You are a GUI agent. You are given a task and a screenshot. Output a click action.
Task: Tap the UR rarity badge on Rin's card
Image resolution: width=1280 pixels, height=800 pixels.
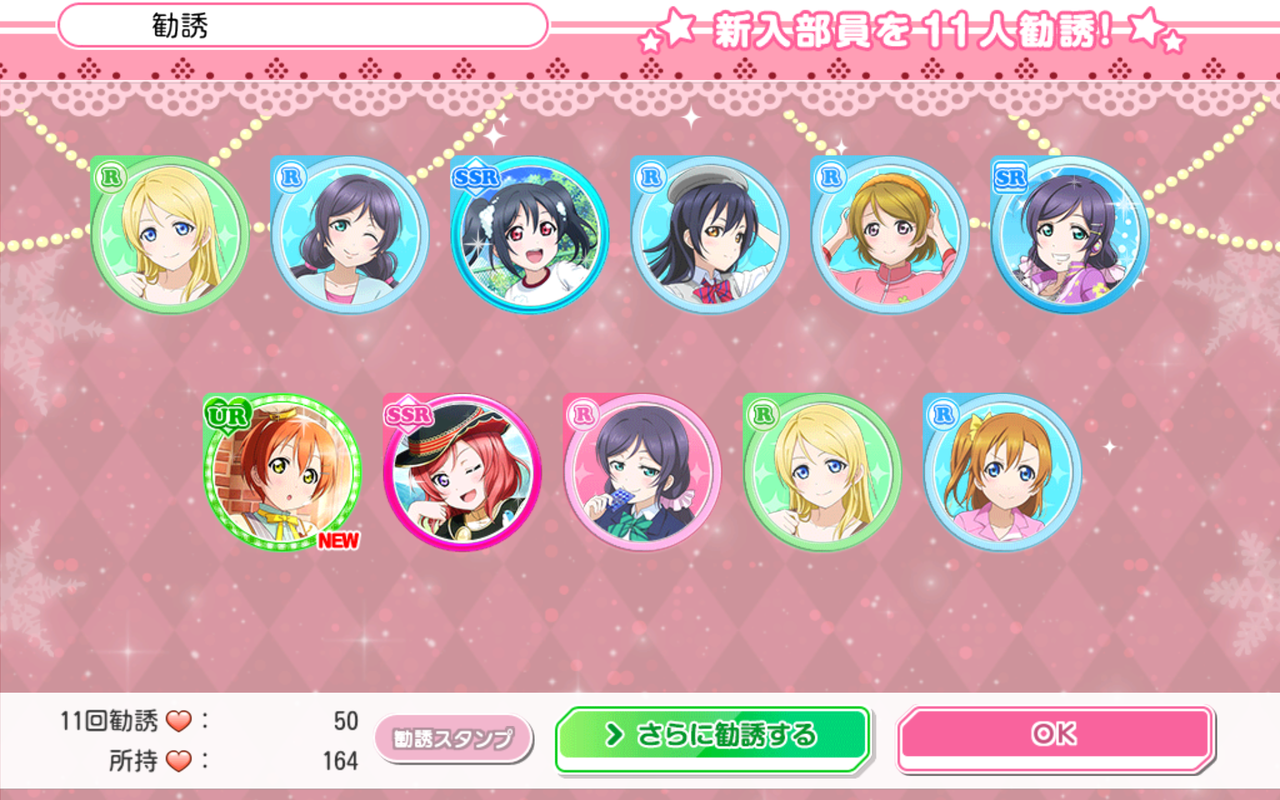pyautogui.click(x=227, y=415)
